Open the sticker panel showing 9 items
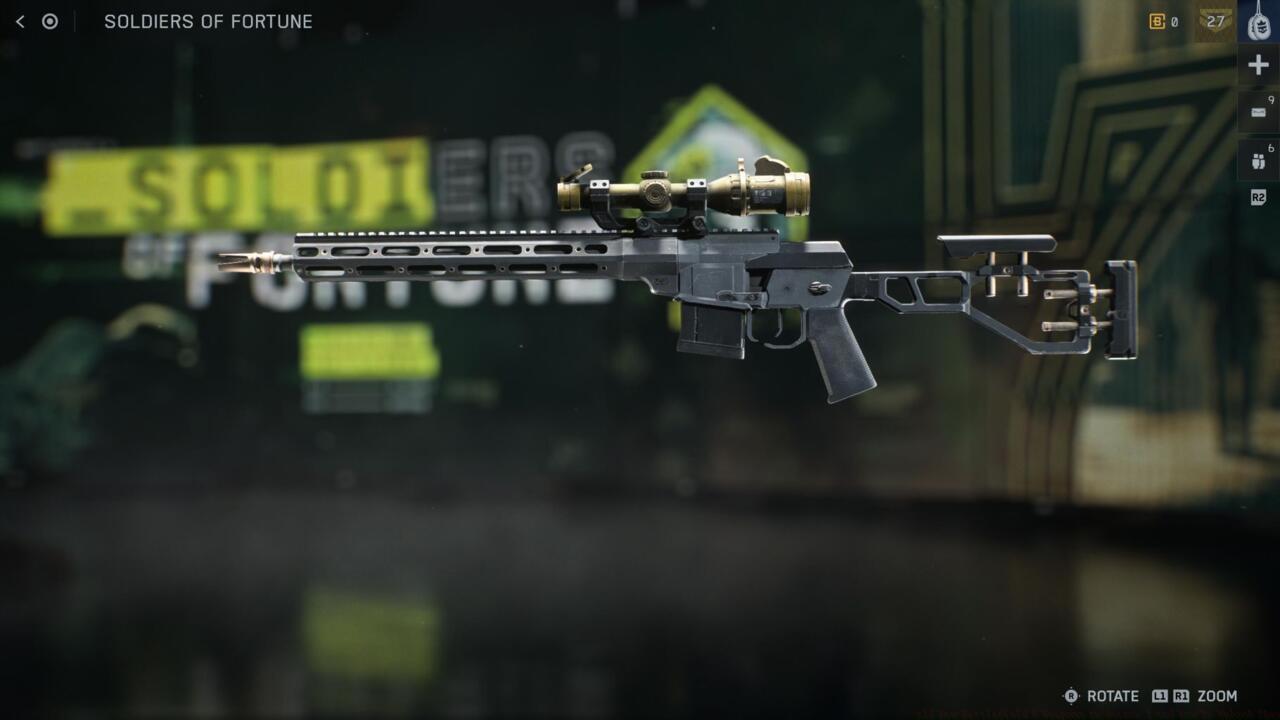1280x720 pixels. [x=1256, y=110]
